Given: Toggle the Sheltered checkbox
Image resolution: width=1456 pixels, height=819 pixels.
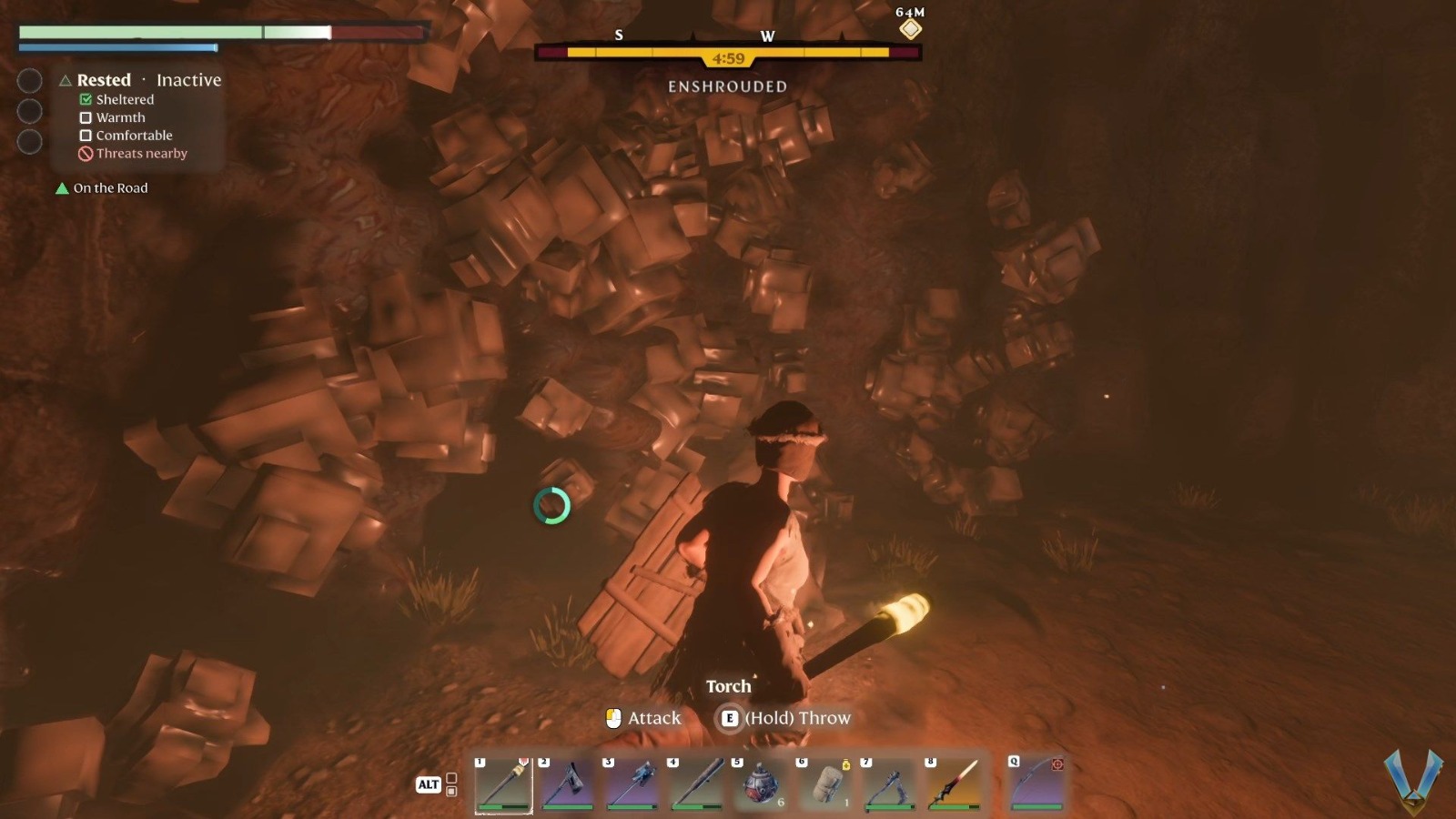Looking at the screenshot, I should [x=87, y=99].
